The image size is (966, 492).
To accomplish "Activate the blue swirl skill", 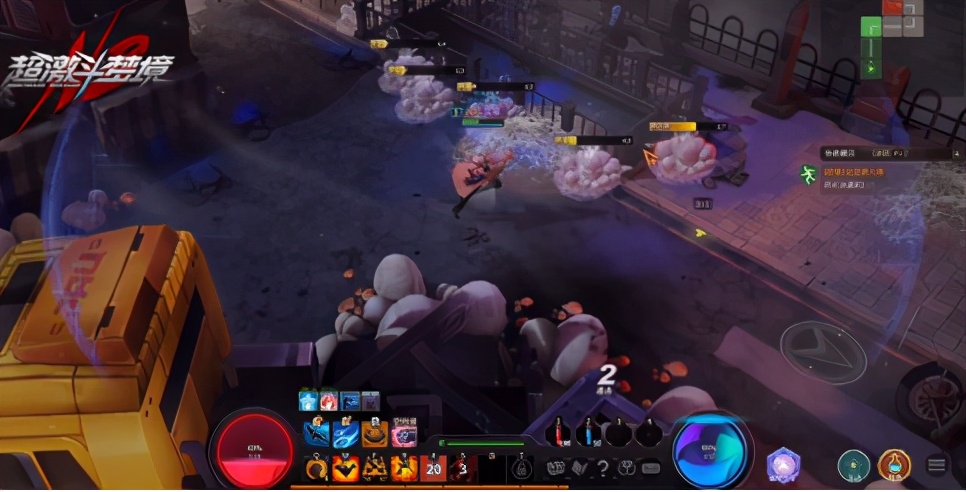I will coord(346,434).
